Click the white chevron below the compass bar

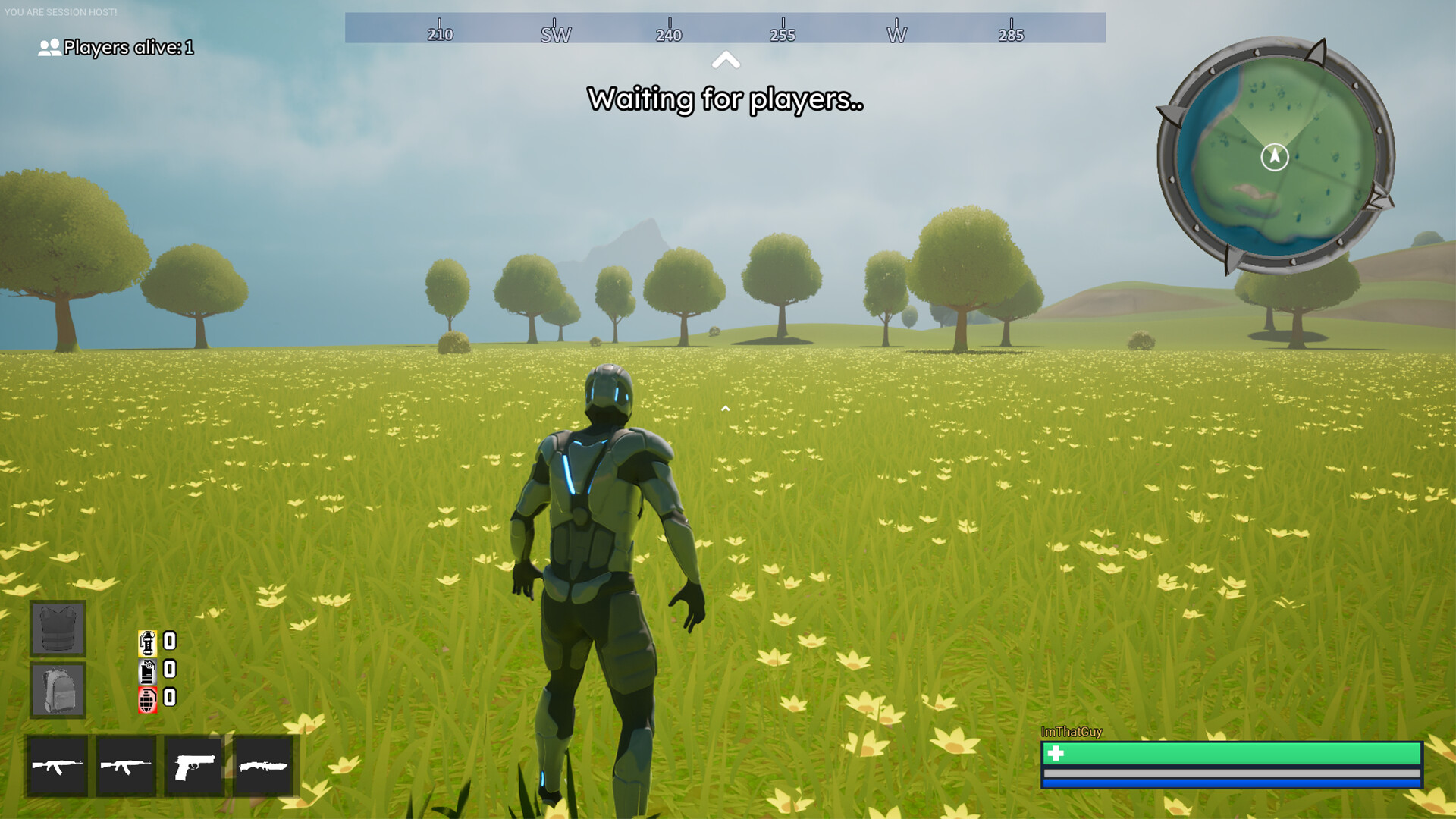click(726, 60)
